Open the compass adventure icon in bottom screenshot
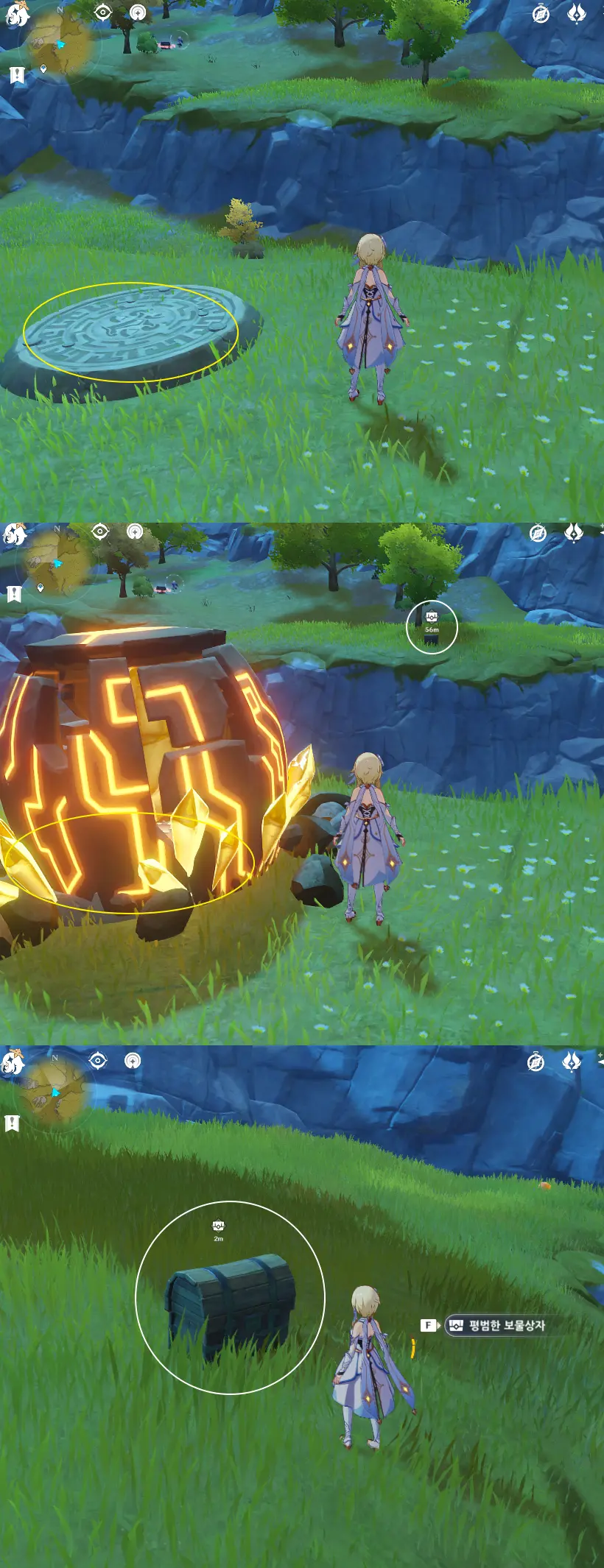This screenshot has height=1568, width=604. [x=535, y=1062]
